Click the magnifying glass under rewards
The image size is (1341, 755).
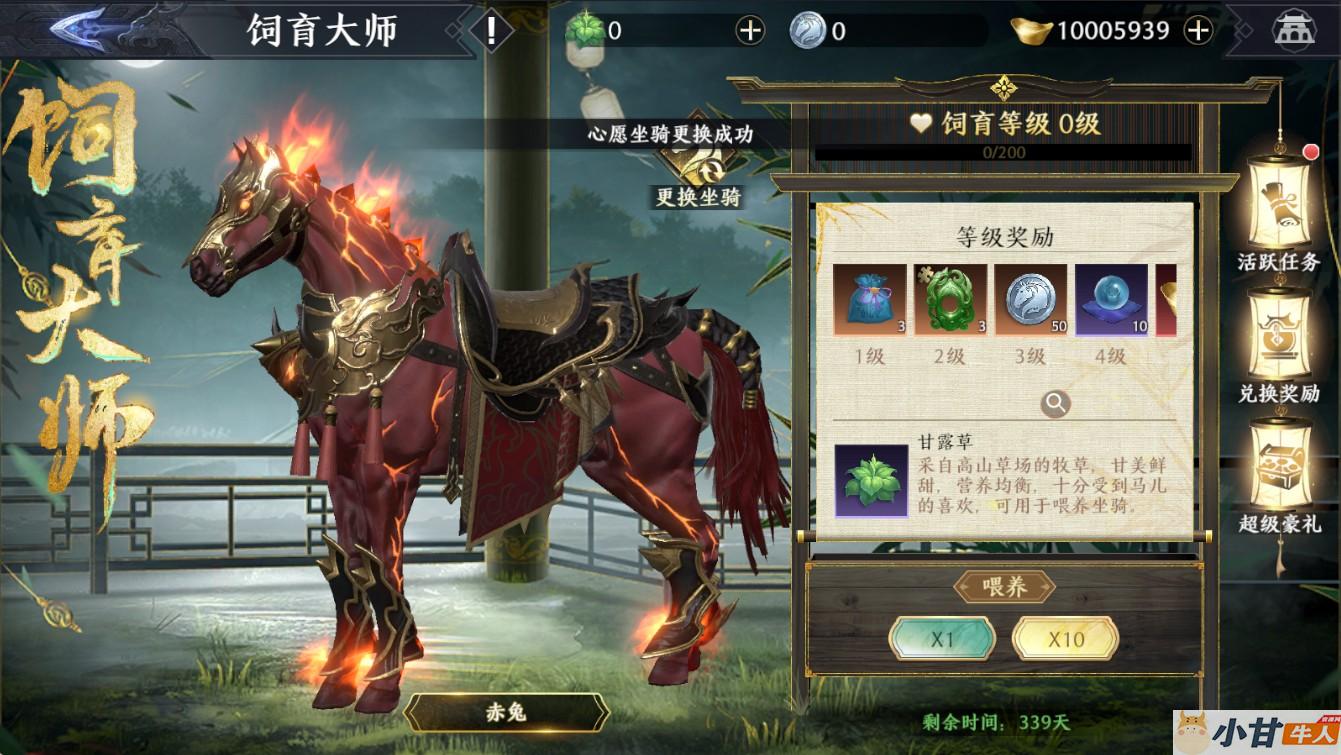pyautogui.click(x=1055, y=403)
